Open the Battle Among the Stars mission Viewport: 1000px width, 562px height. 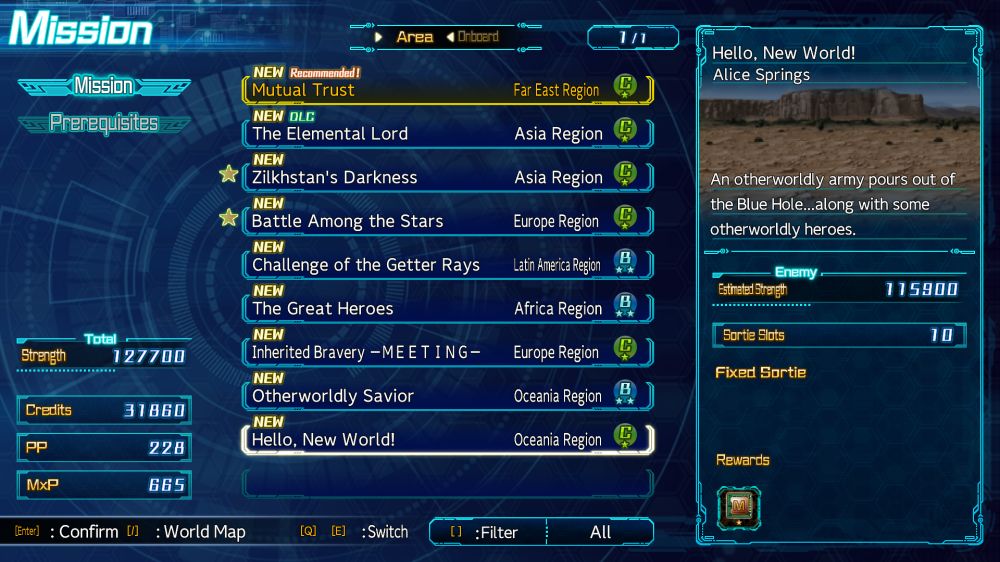[x=446, y=221]
